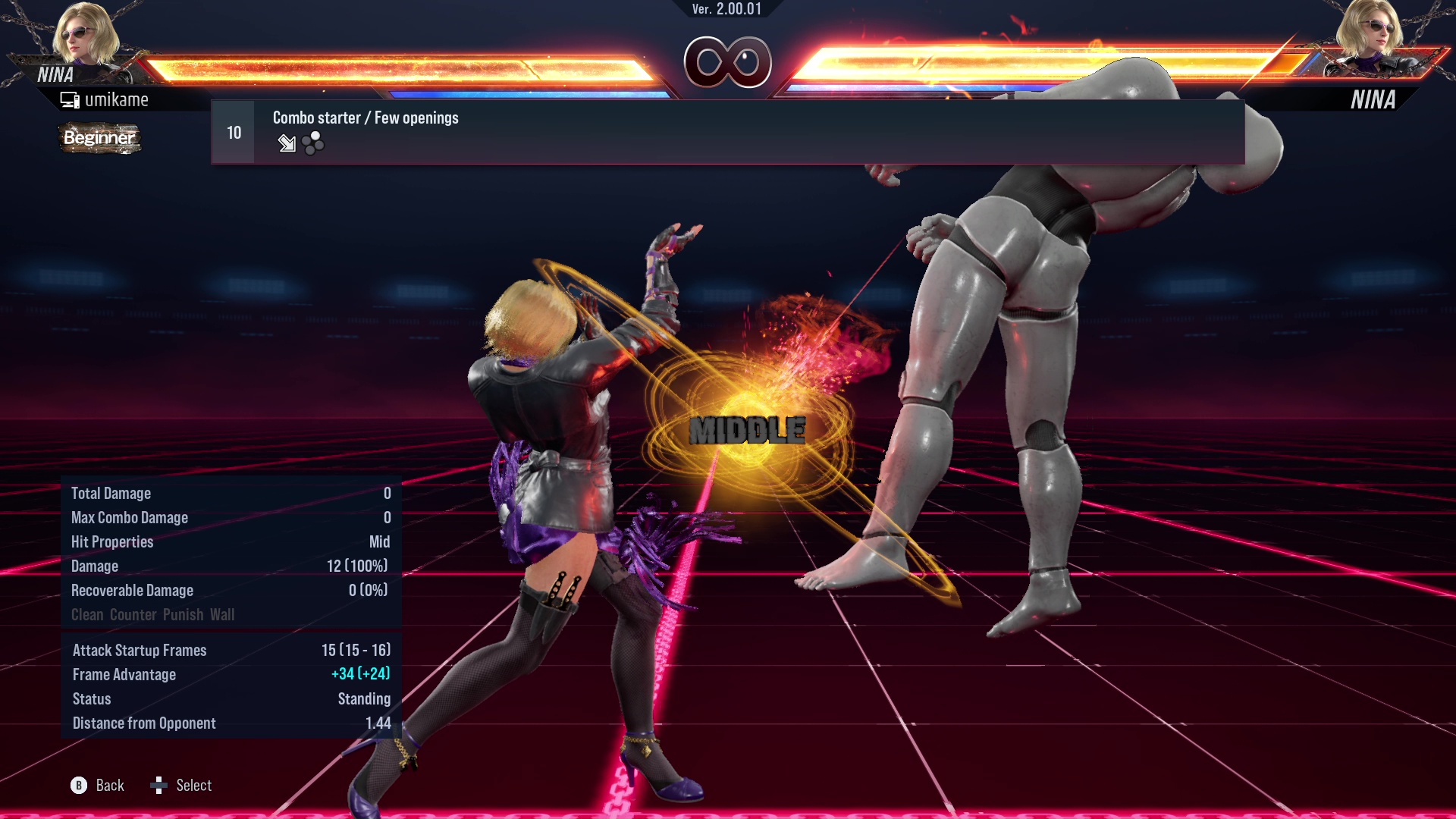Click the MIDDLE hit level indicator
The image size is (1456, 819).
coord(747,431)
